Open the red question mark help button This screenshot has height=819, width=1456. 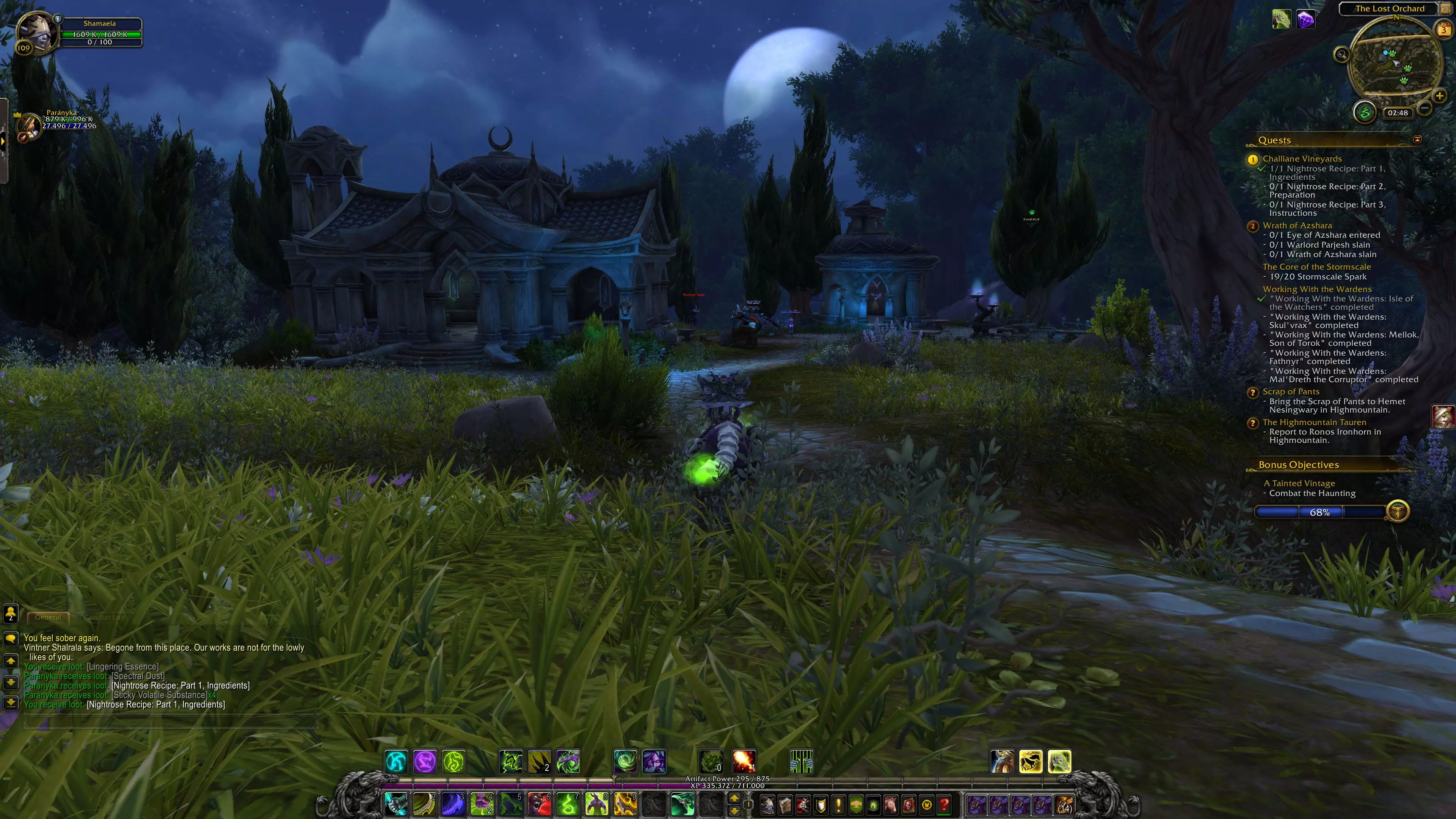[x=944, y=804]
